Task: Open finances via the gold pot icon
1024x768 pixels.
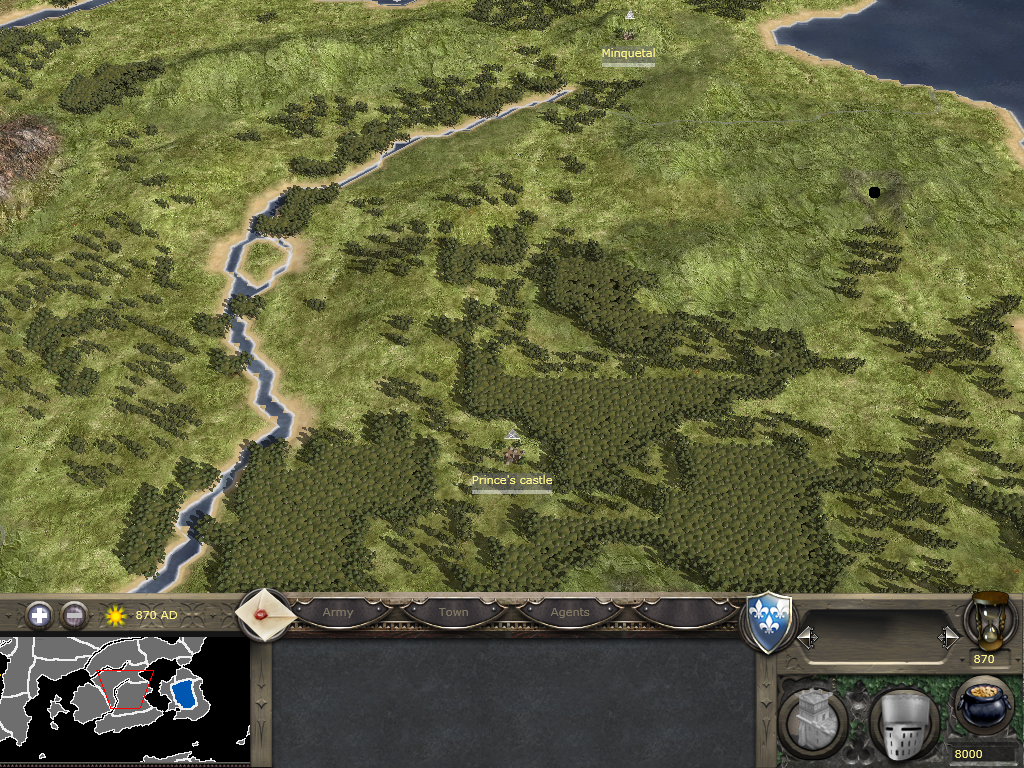Action: coord(984,707)
